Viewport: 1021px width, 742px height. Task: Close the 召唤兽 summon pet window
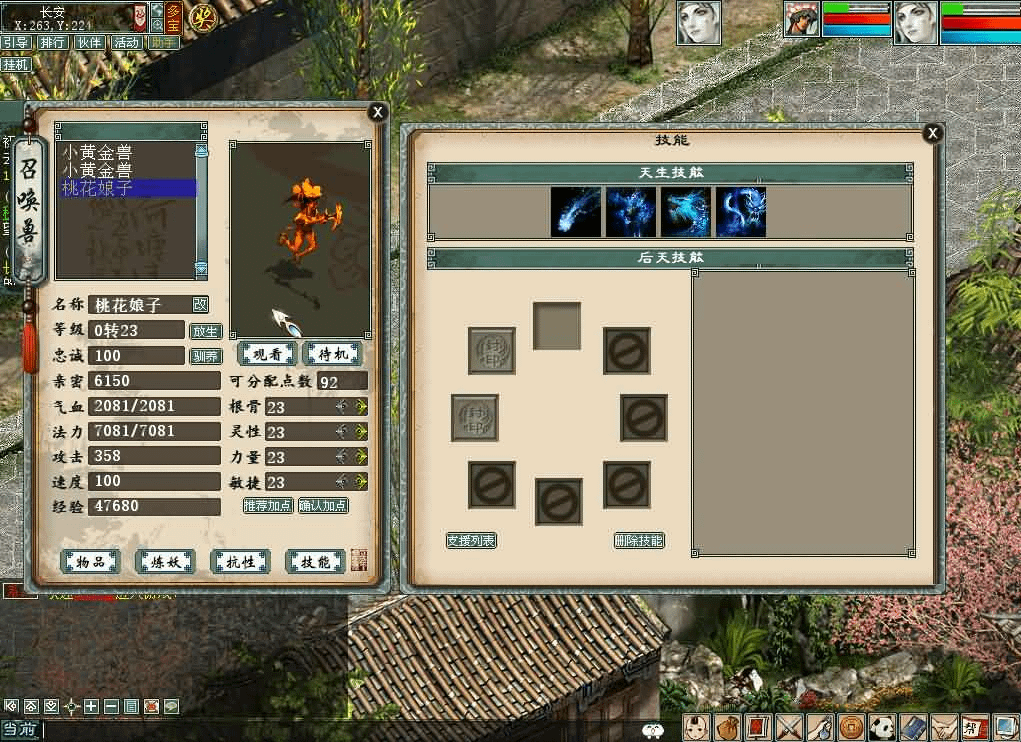click(377, 113)
